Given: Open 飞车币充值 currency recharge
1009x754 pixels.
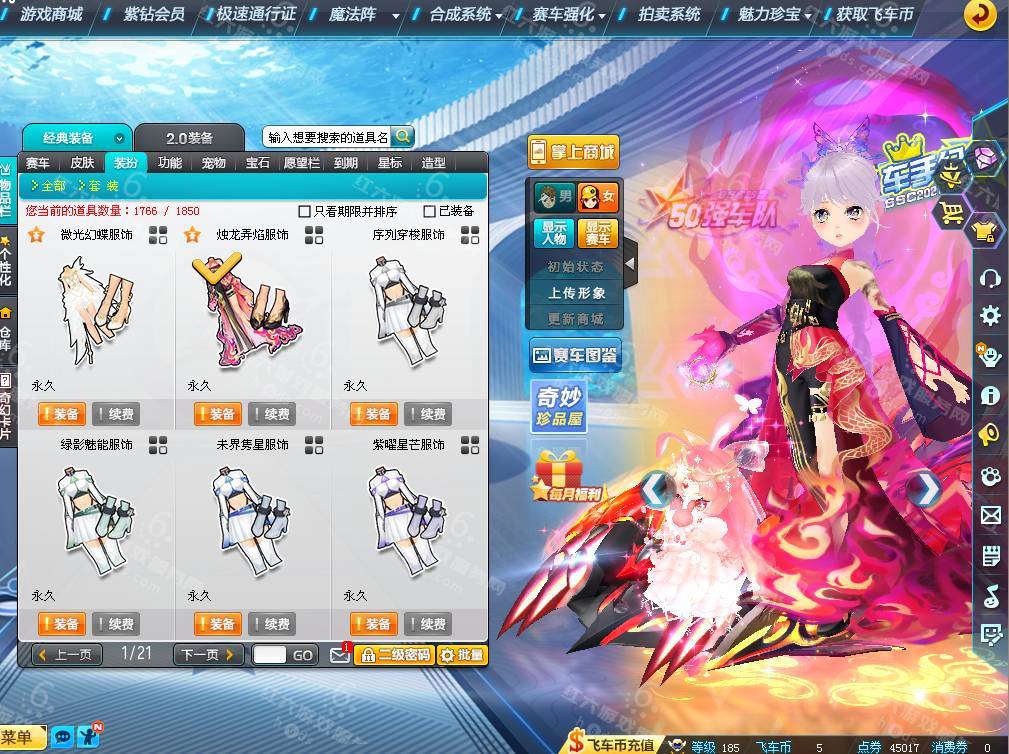Looking at the screenshot, I should coord(612,745).
